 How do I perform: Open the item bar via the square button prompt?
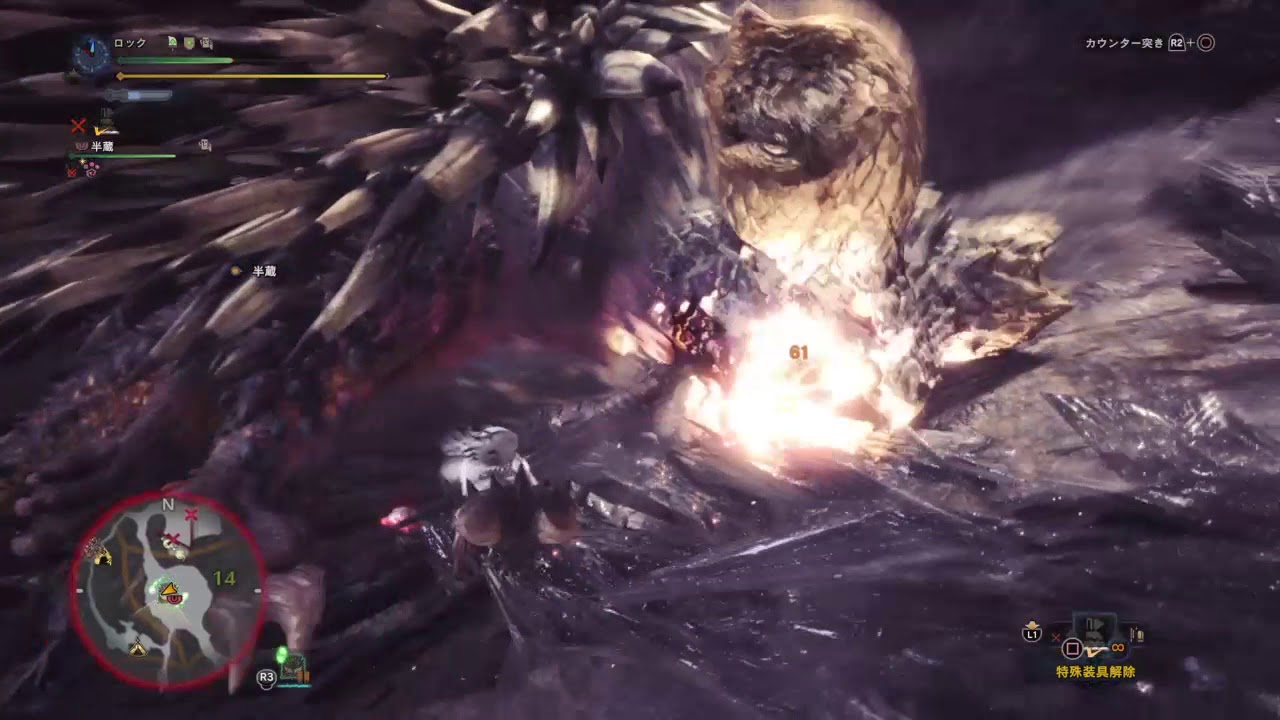pyautogui.click(x=1072, y=648)
